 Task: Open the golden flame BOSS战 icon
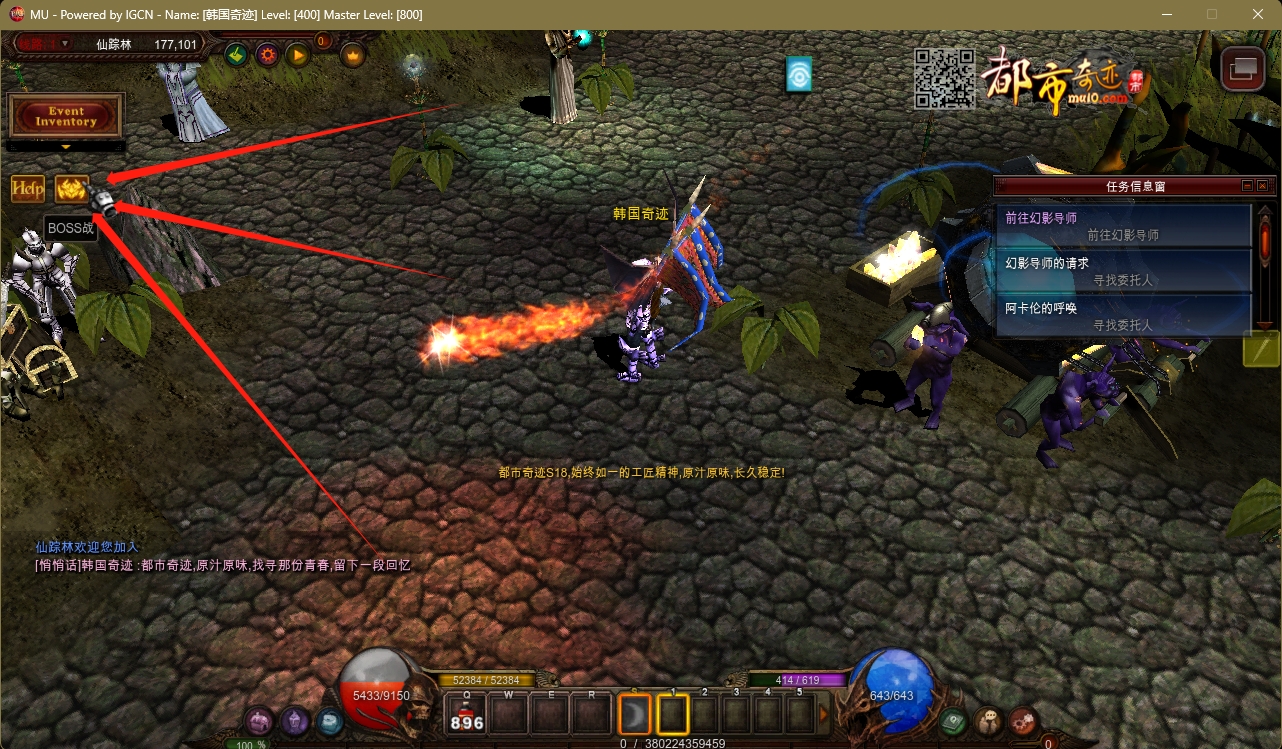tap(72, 188)
